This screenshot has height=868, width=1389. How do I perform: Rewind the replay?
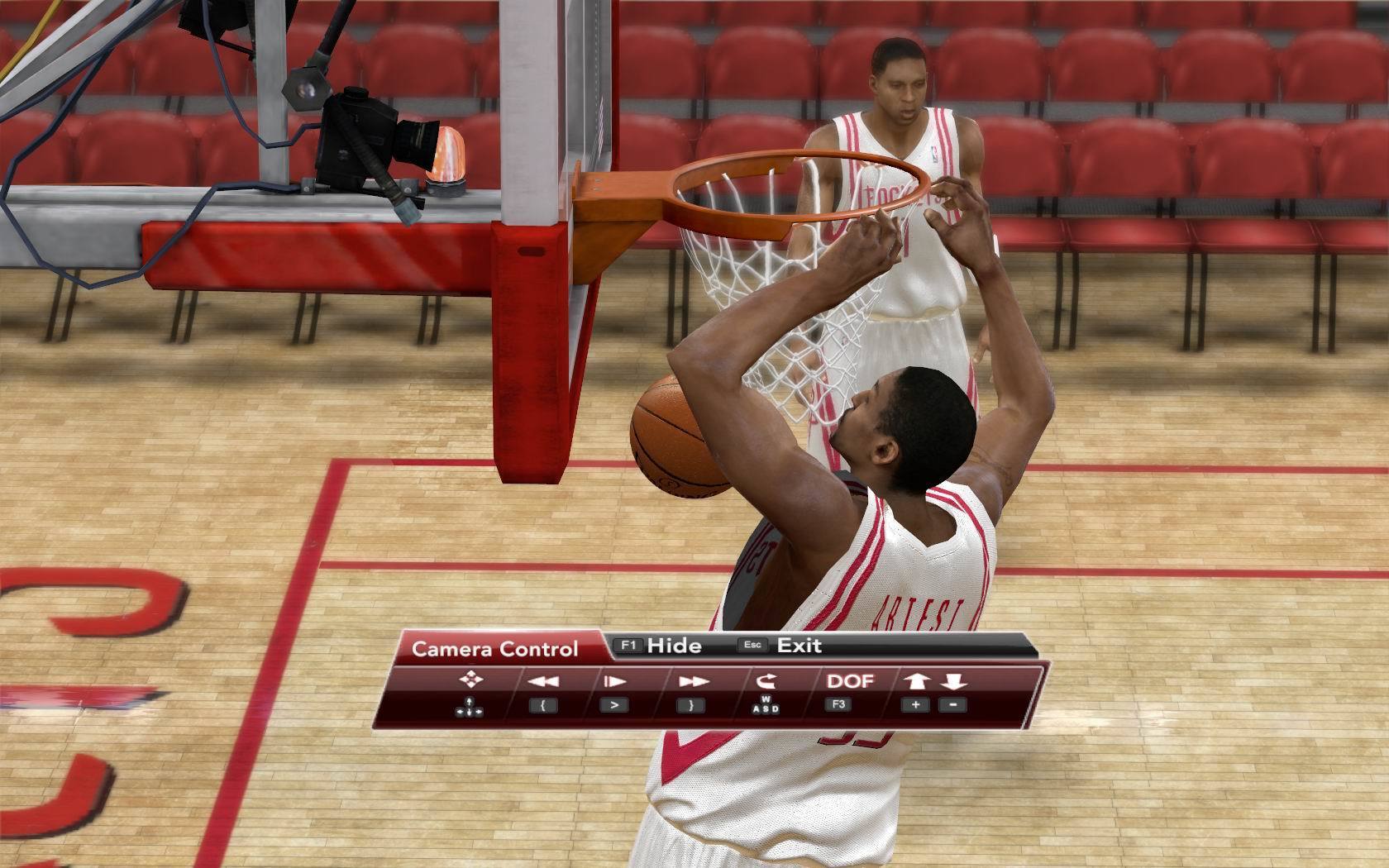[543, 681]
